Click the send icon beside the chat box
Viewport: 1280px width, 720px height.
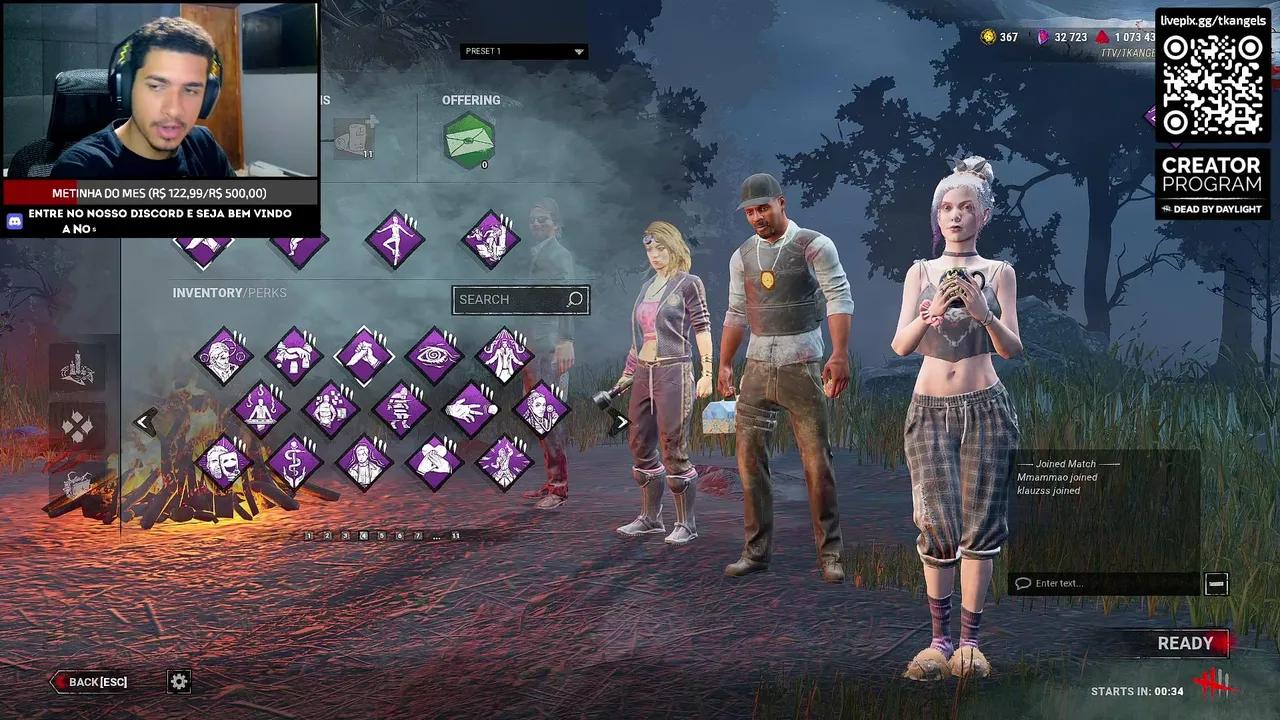point(1216,582)
